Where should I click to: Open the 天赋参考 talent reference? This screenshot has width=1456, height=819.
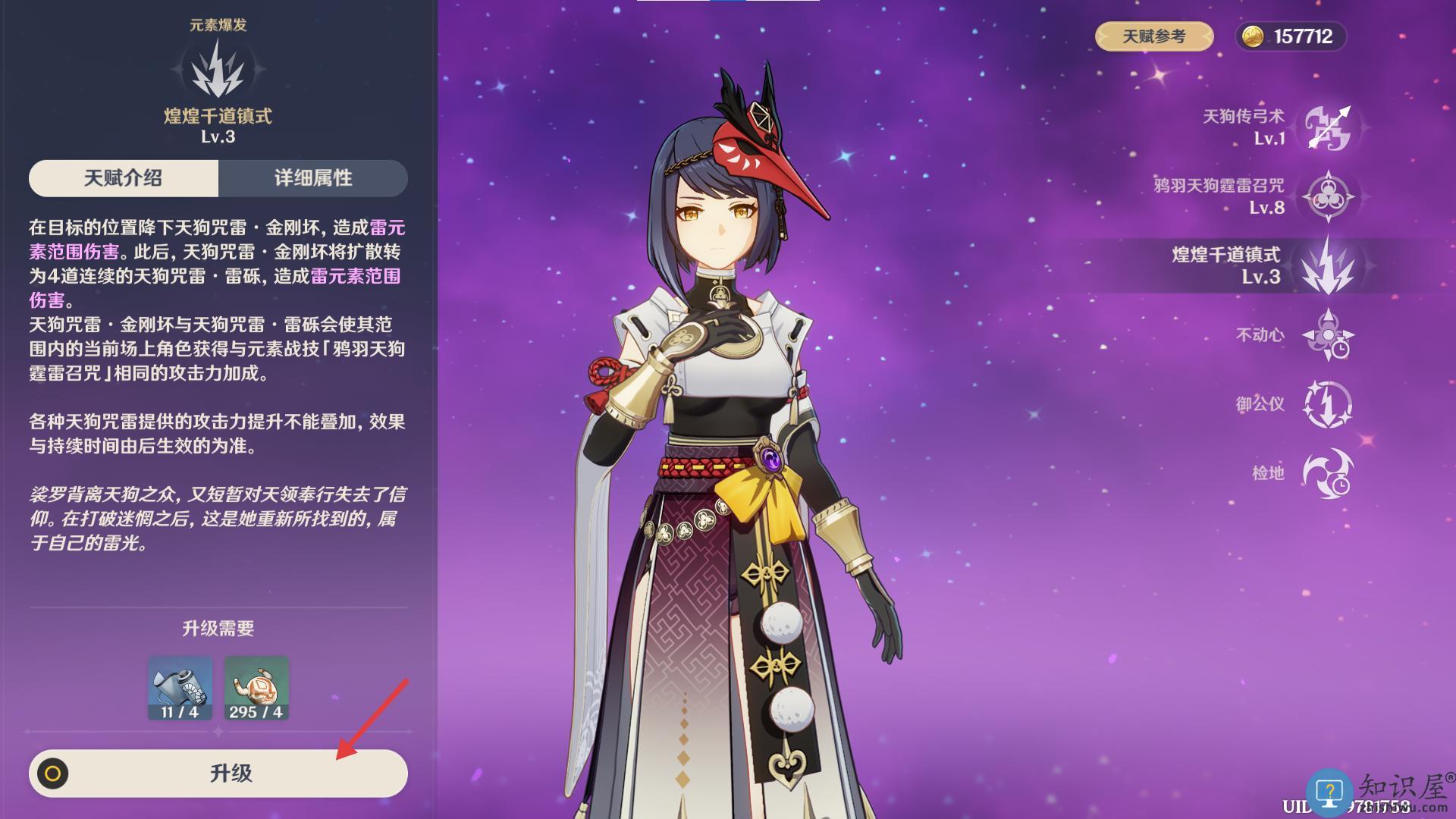(1153, 36)
